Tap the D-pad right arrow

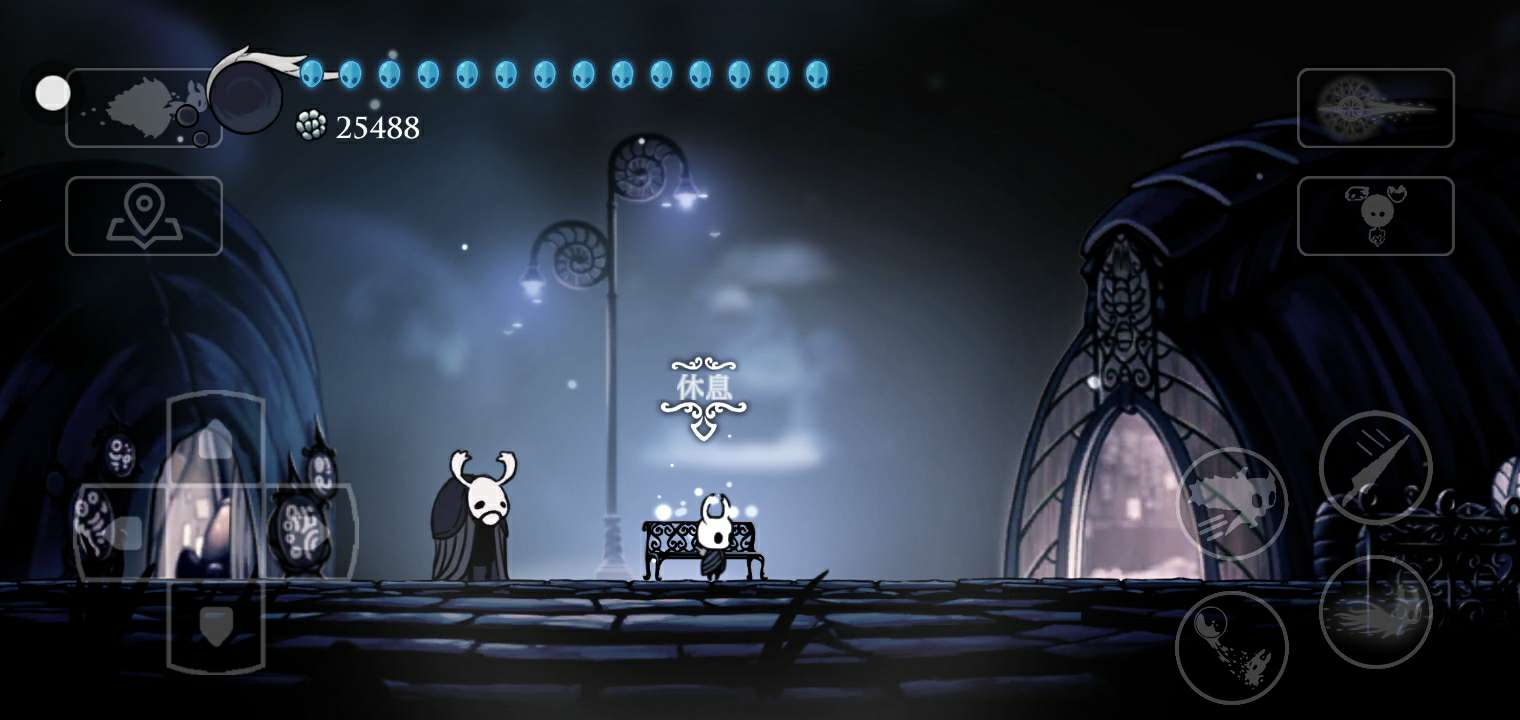pyautogui.click(x=308, y=532)
